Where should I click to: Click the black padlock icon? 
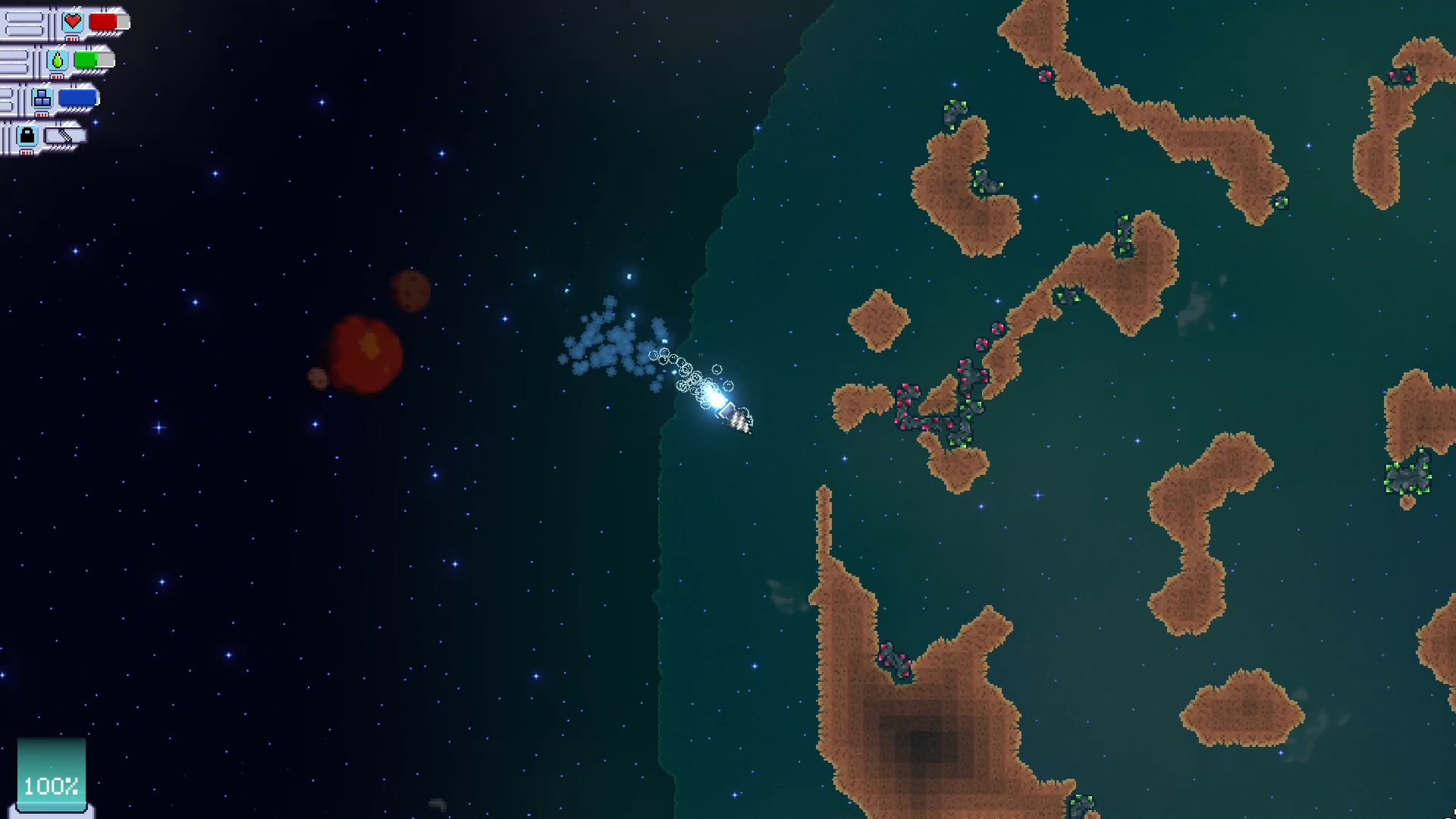tap(27, 136)
